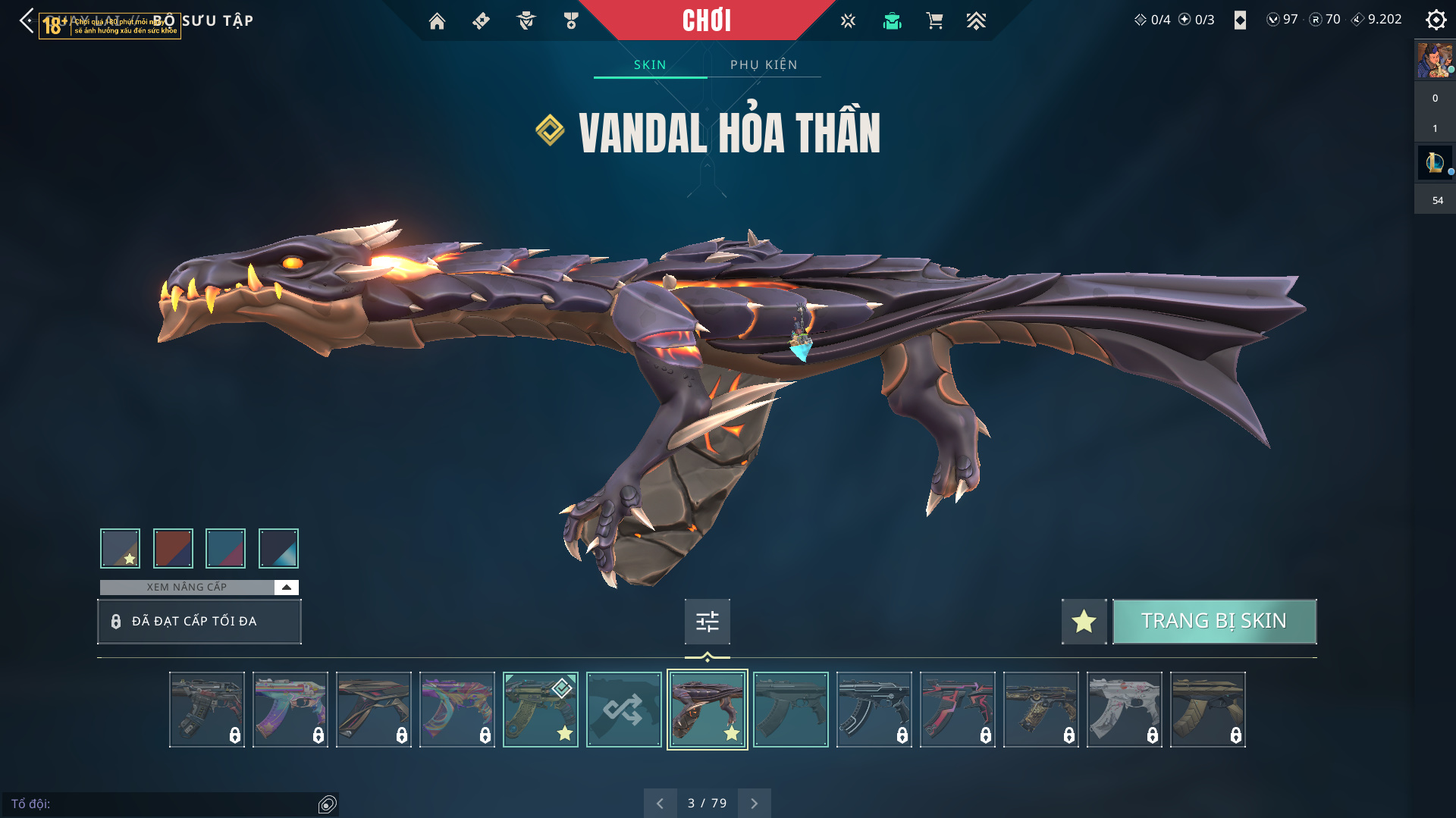Select the random shuffle skin tile

(623, 710)
